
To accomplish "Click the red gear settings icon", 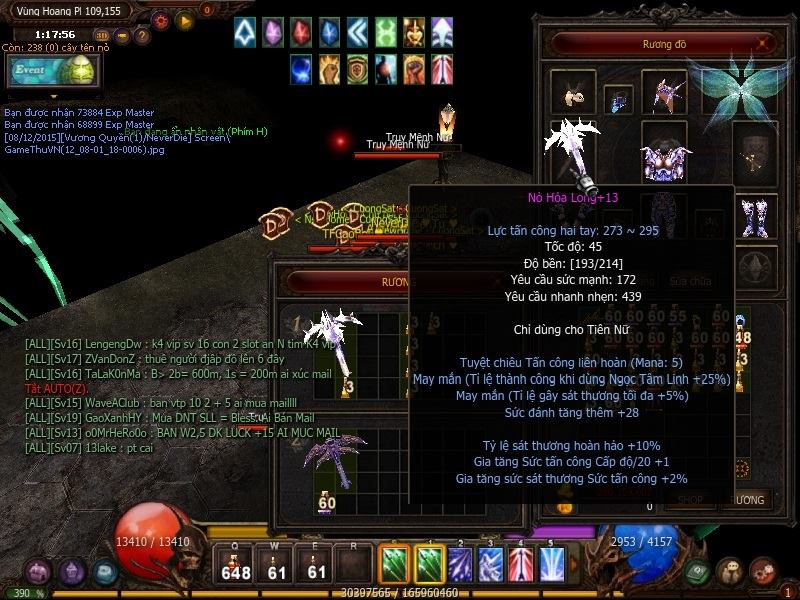I will pyautogui.click(x=161, y=19).
